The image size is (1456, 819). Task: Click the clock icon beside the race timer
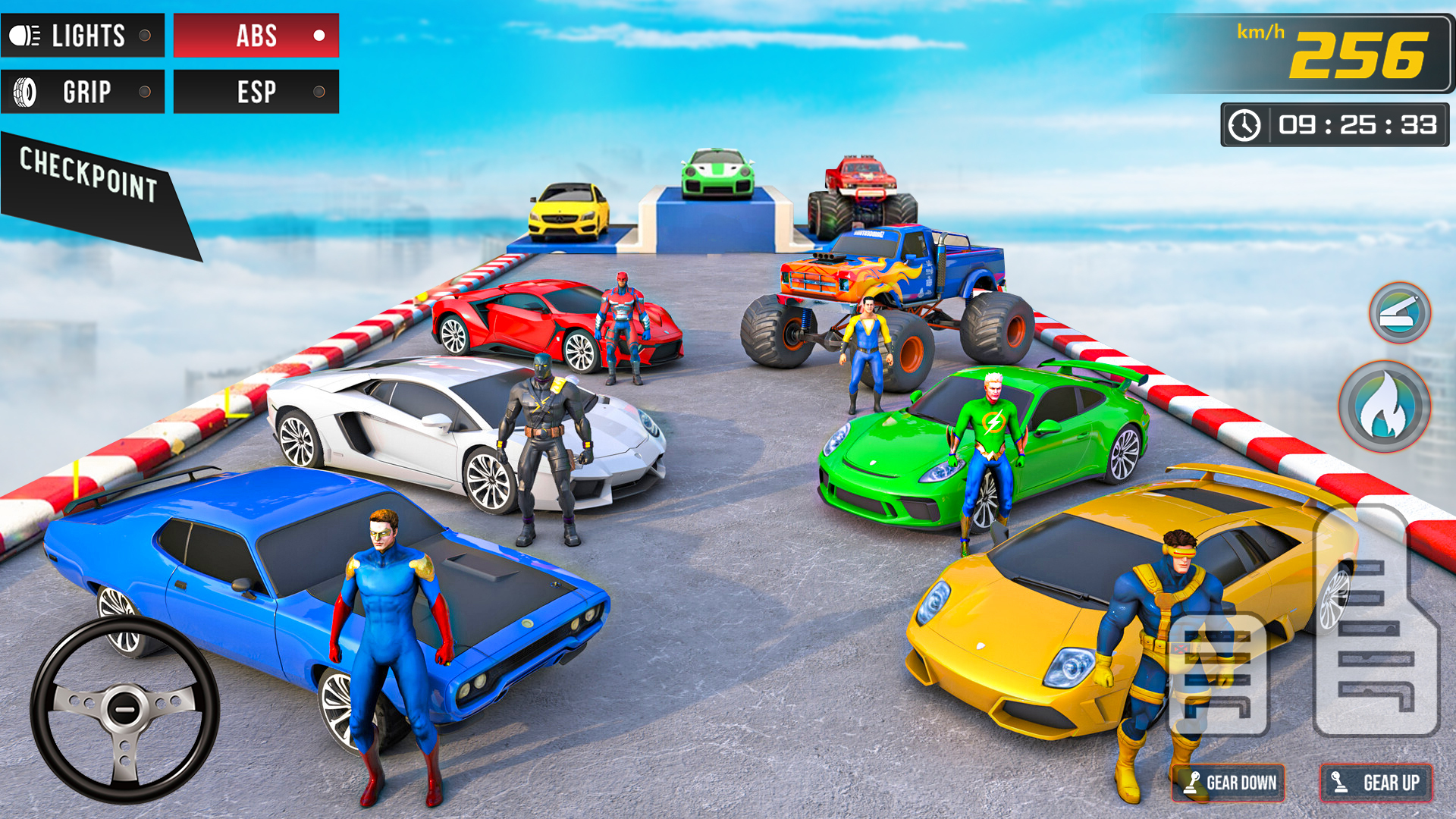(1244, 124)
